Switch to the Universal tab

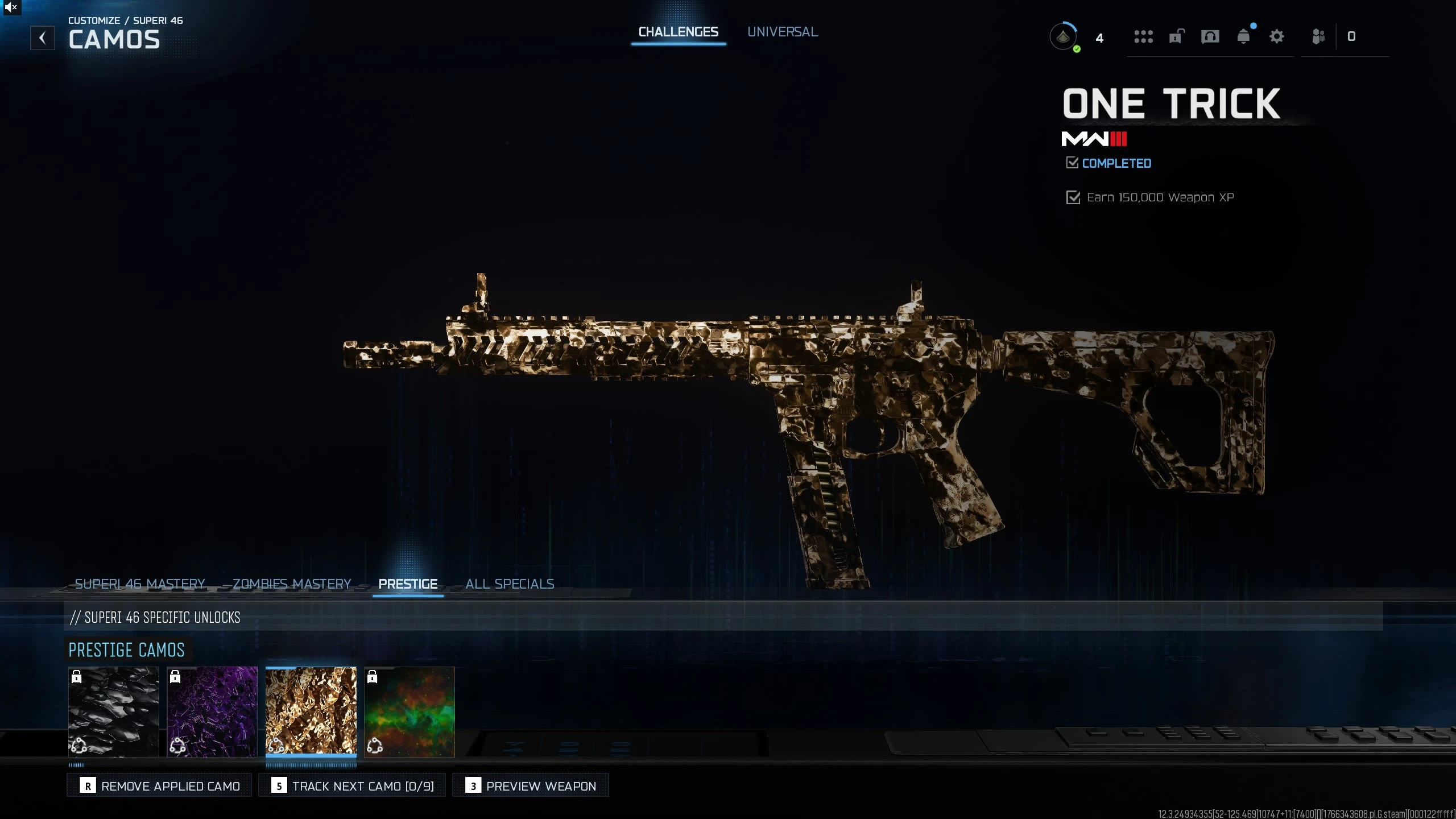pos(782,31)
